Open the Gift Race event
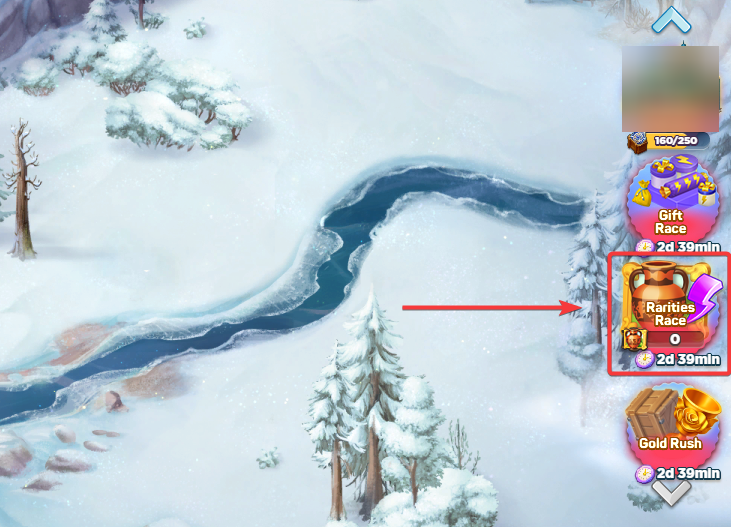This screenshot has height=527, width=731. point(669,200)
